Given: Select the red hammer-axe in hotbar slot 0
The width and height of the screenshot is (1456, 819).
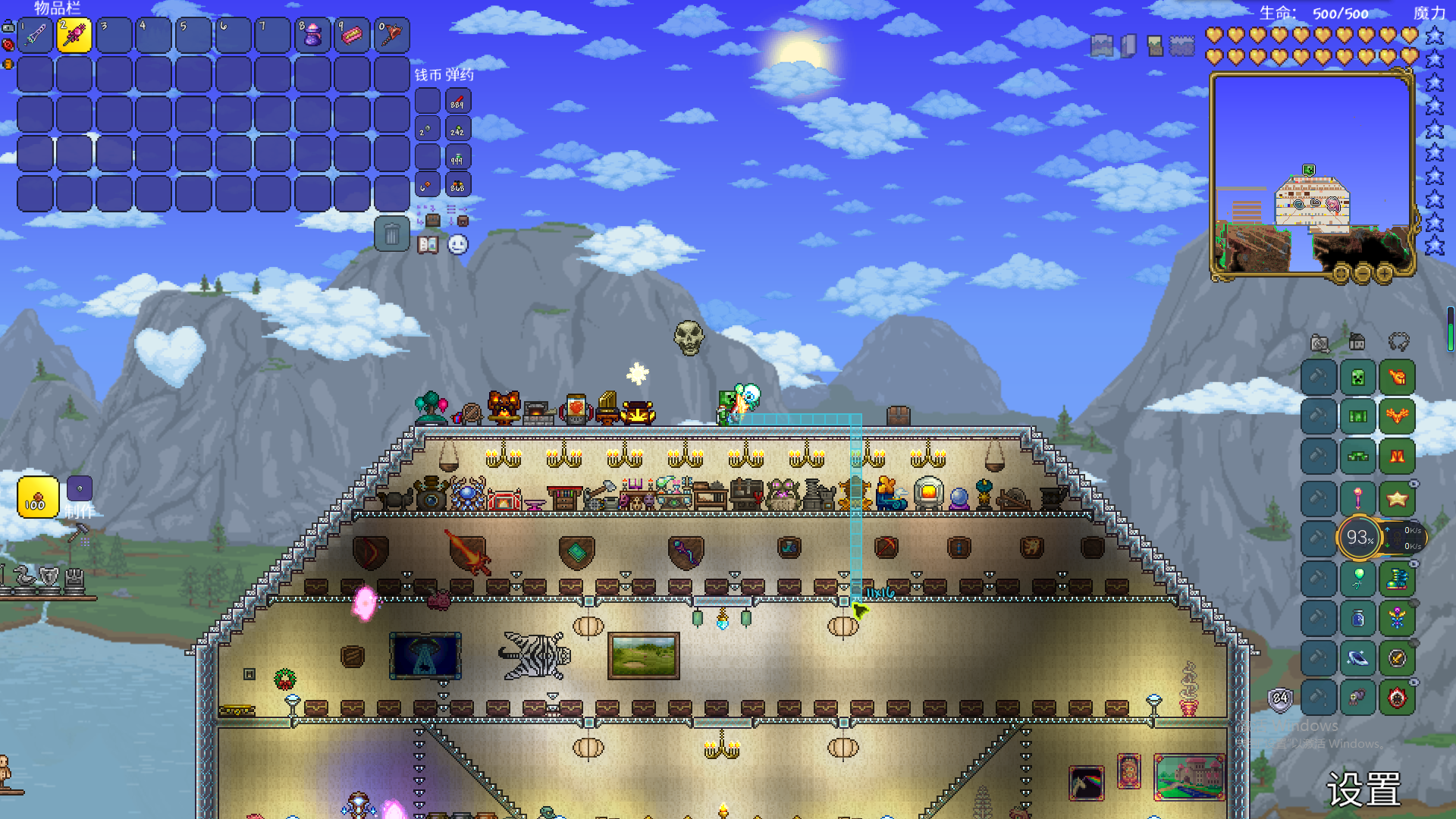Looking at the screenshot, I should pos(392,35).
